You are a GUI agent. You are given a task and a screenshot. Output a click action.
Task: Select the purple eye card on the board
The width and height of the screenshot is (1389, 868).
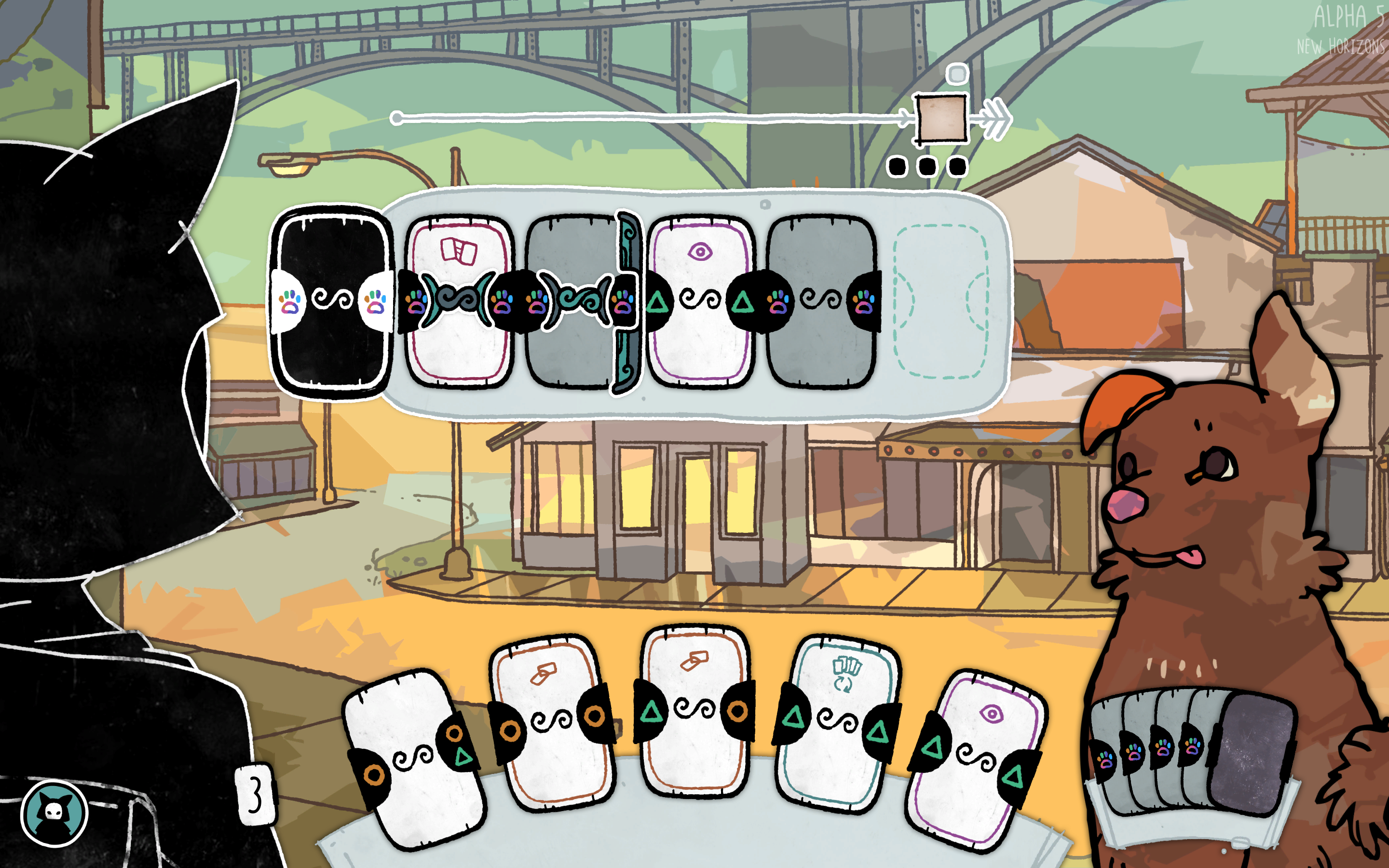[x=700, y=301]
